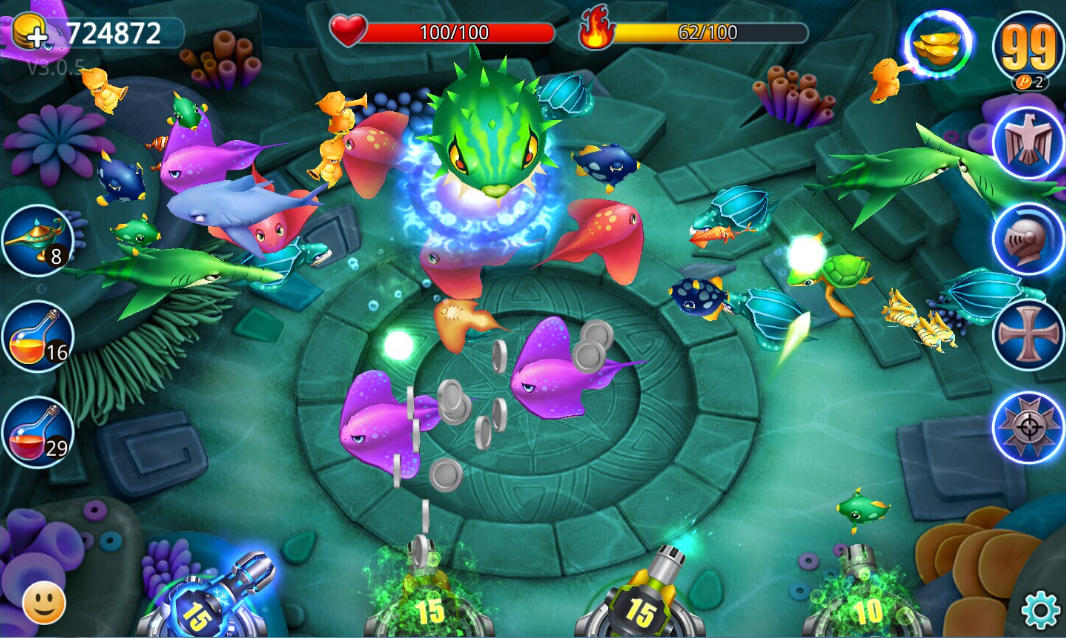The width and height of the screenshot is (1066, 638).
Task: Open the smiley face emote button
Action: pyautogui.click(x=43, y=602)
